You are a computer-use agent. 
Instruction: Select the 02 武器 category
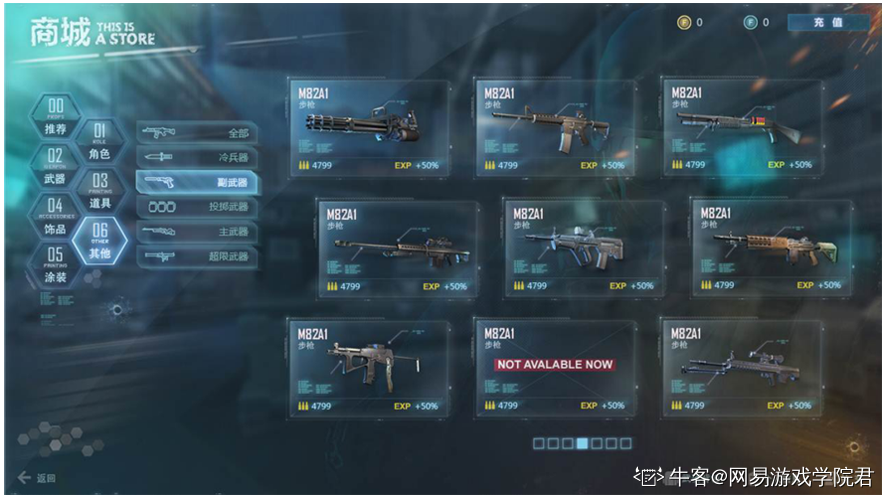tap(56, 167)
